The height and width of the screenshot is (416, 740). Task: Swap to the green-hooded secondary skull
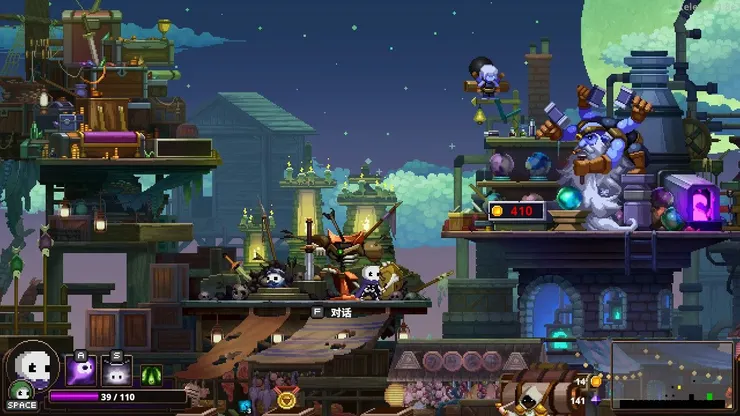point(20,391)
